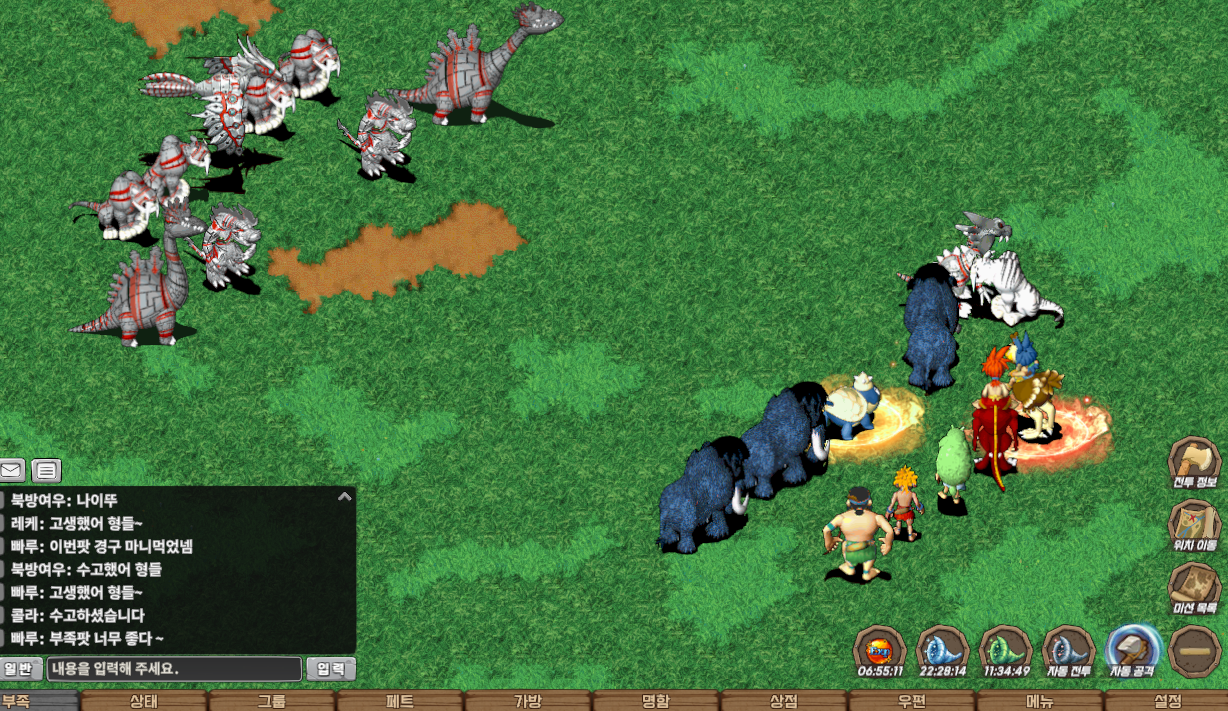Click the Exp boost buff icon
Image resolution: width=1228 pixels, height=711 pixels.
click(x=879, y=649)
